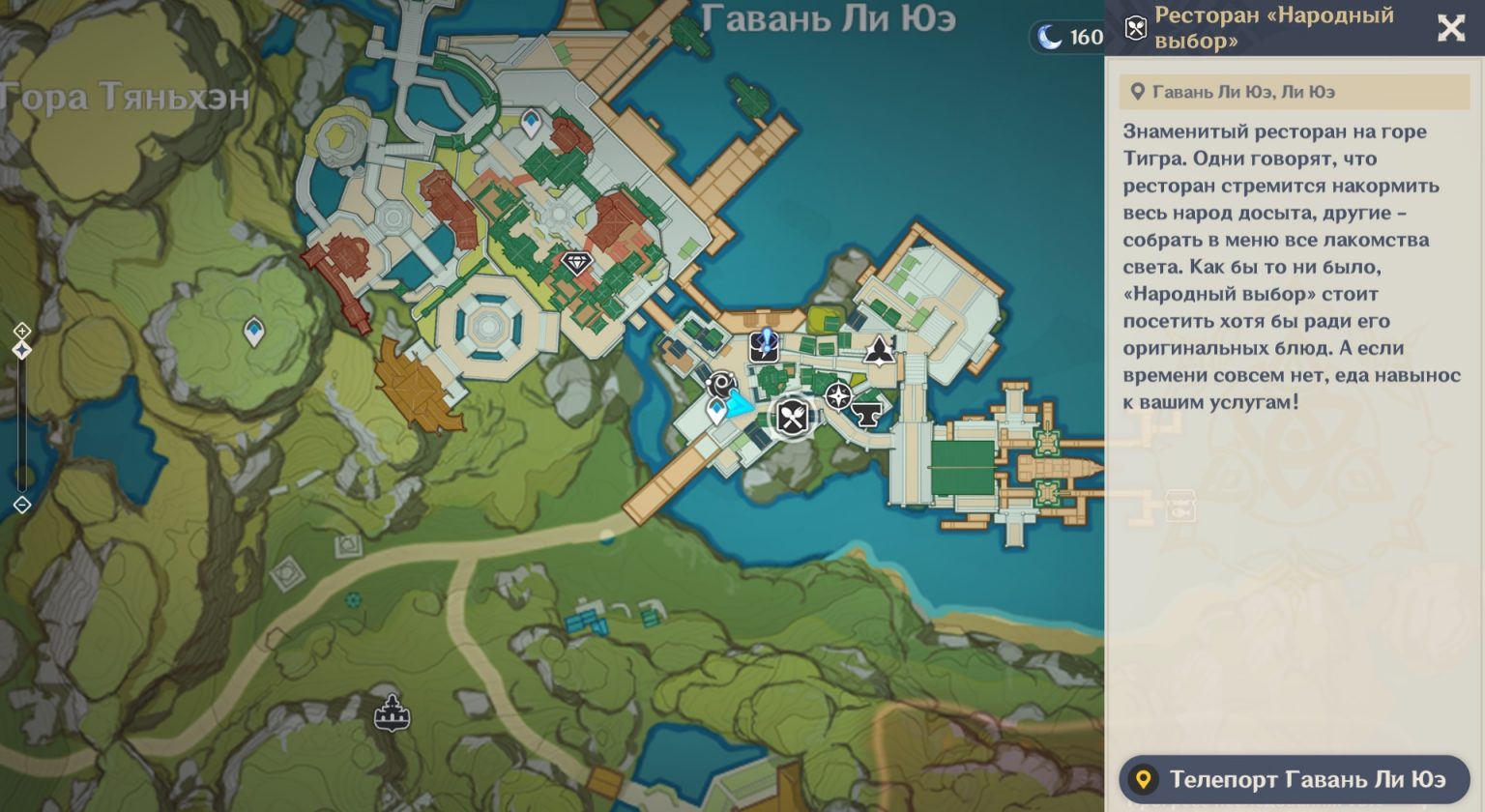This screenshot has width=1485, height=812.
Task: Open the Adventurers' Guild marker
Action: [x=878, y=353]
